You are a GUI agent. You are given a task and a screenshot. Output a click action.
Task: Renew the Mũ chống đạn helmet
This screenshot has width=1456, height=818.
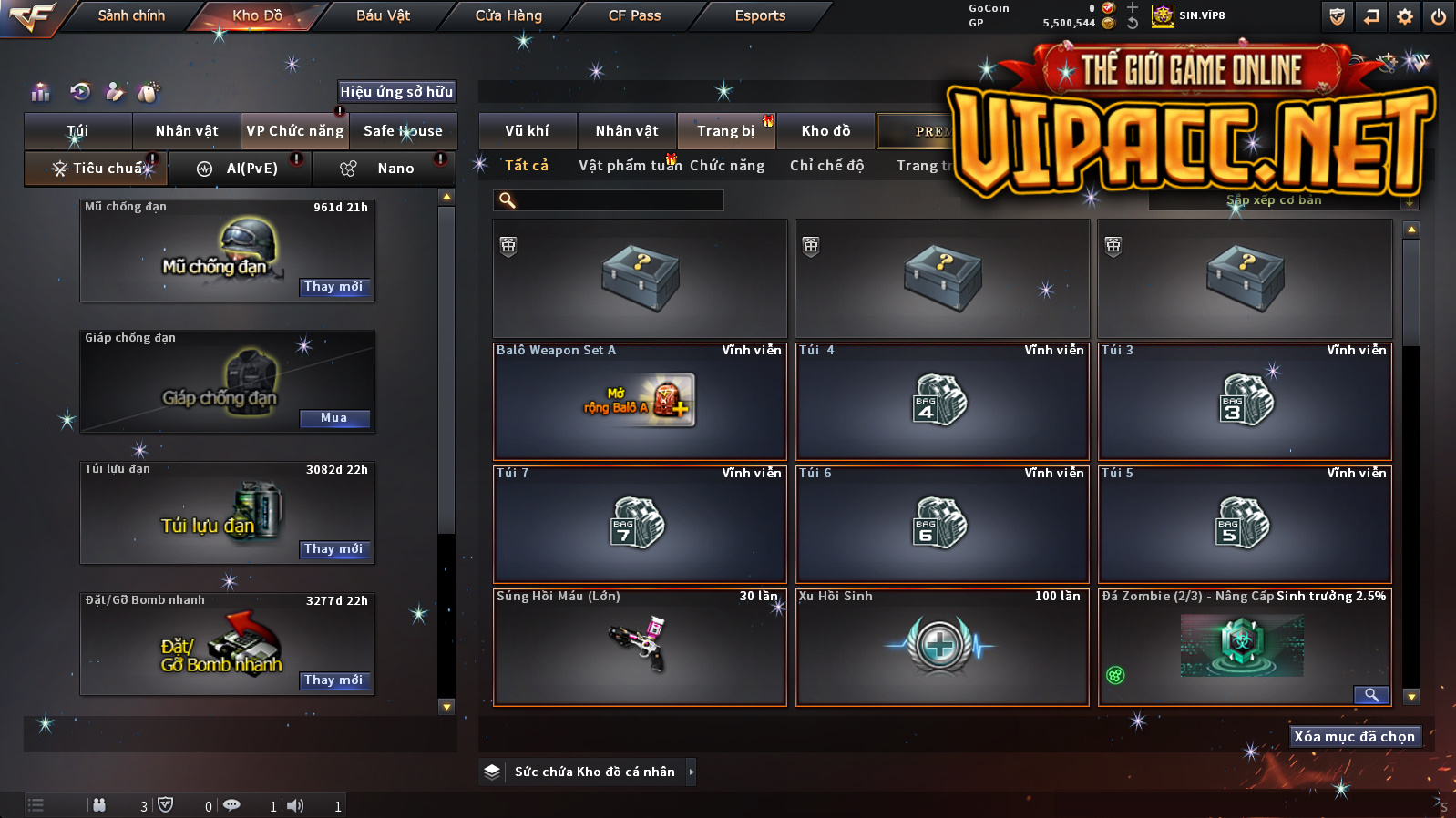pos(333,287)
